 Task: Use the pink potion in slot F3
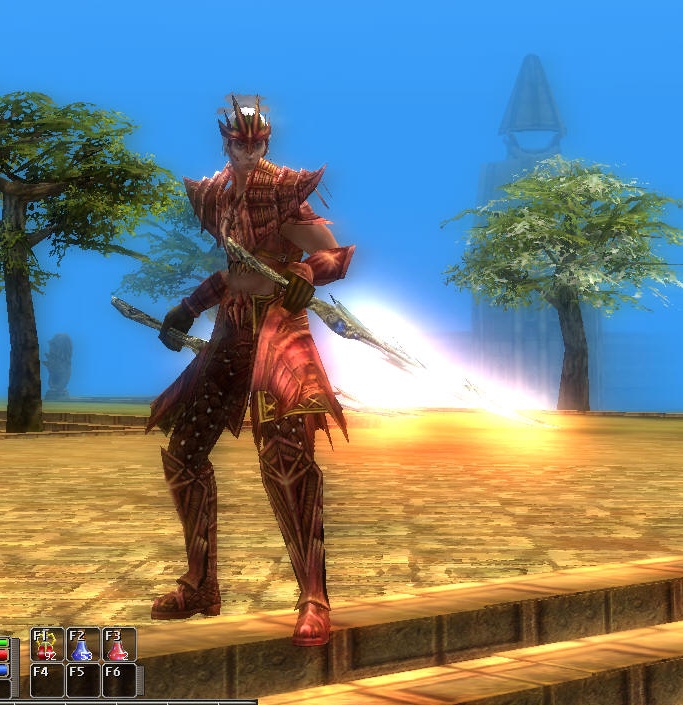click(x=119, y=645)
